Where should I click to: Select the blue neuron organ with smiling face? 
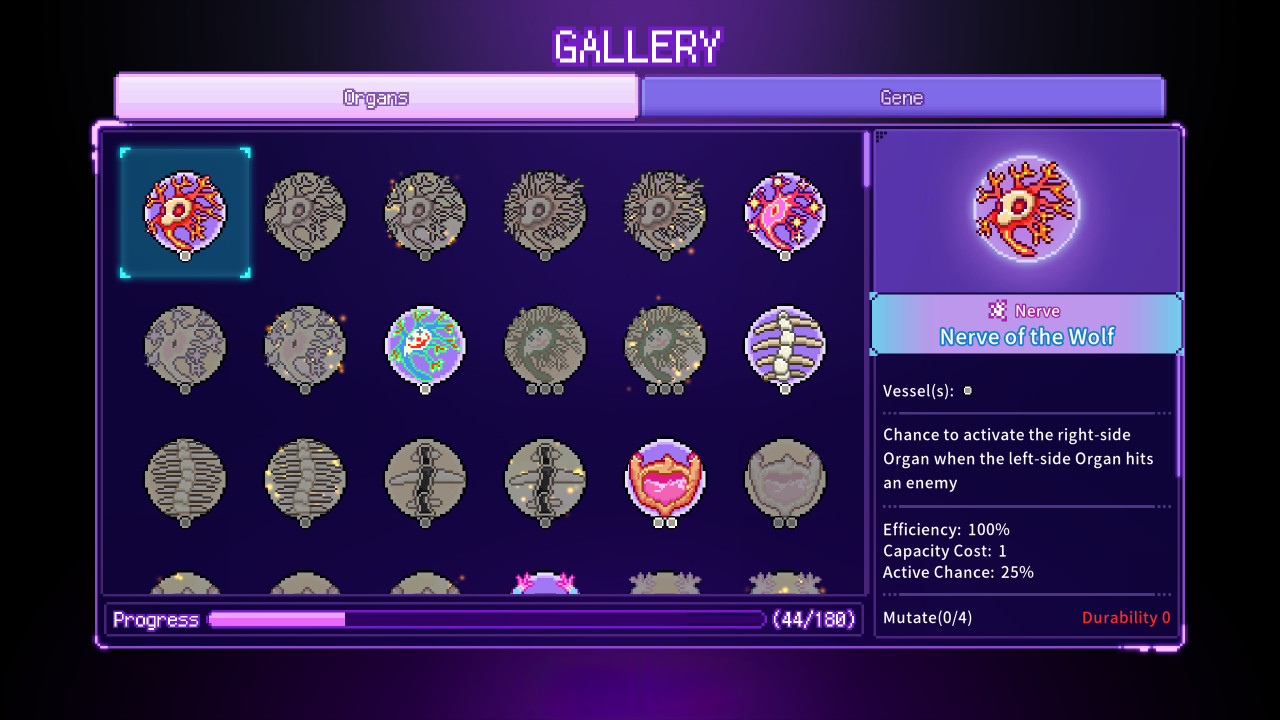tap(425, 347)
